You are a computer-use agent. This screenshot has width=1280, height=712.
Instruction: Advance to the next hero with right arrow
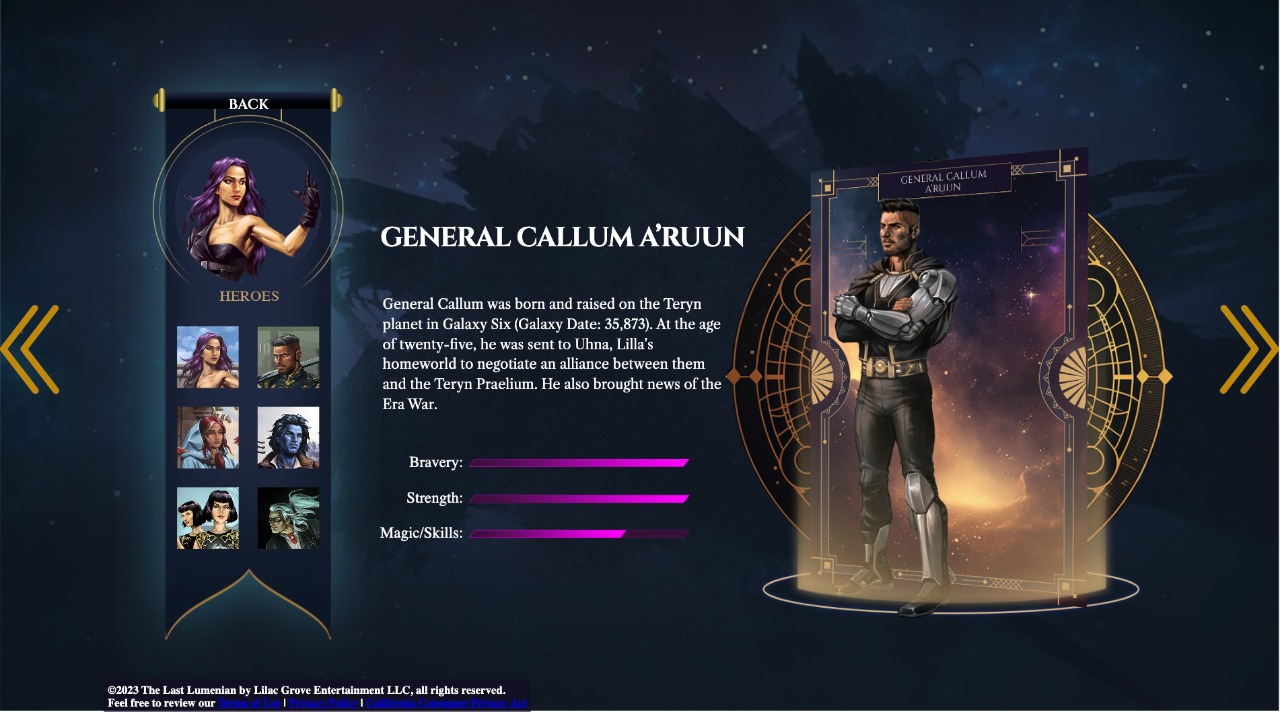point(1249,350)
